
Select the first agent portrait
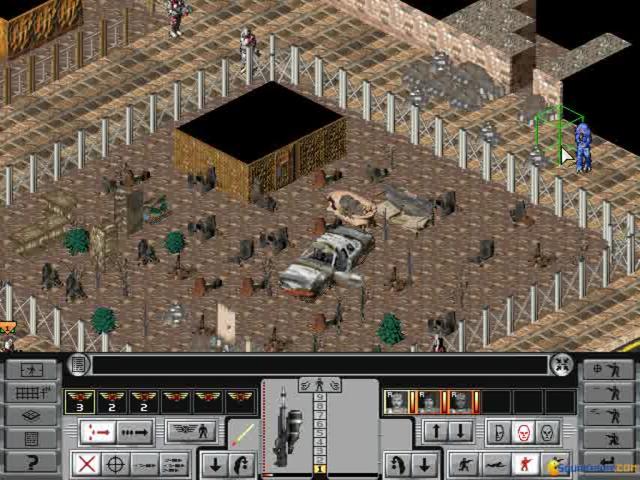397,402
